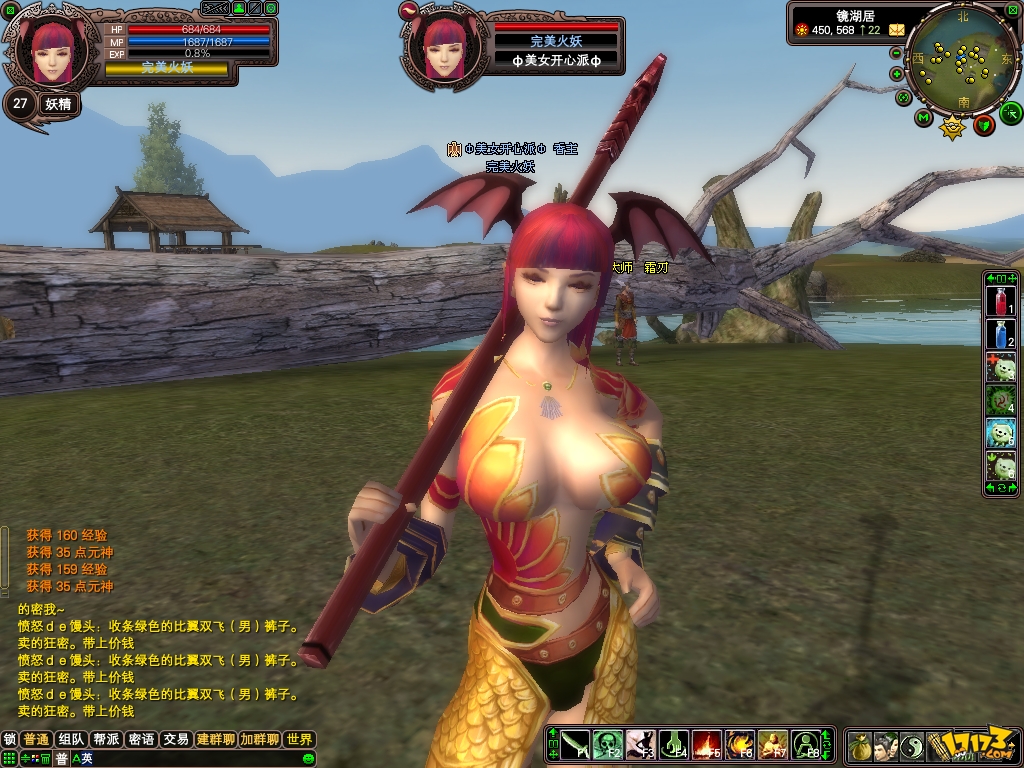Viewport: 1024px width, 768px height.
Task: Click the 建群聊 create group chat button
Action: pyautogui.click(x=215, y=740)
